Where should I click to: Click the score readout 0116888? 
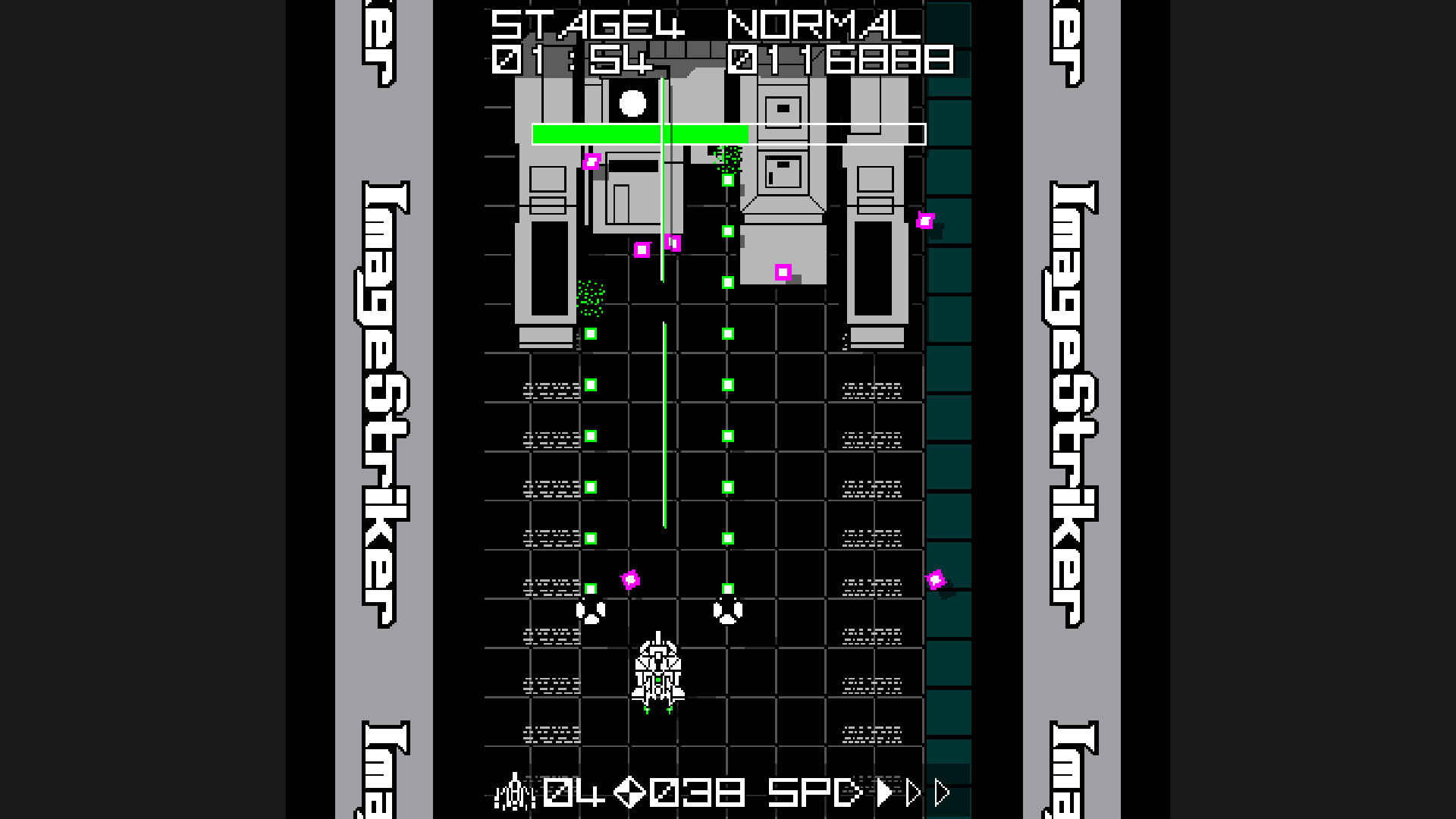pyautogui.click(x=842, y=61)
